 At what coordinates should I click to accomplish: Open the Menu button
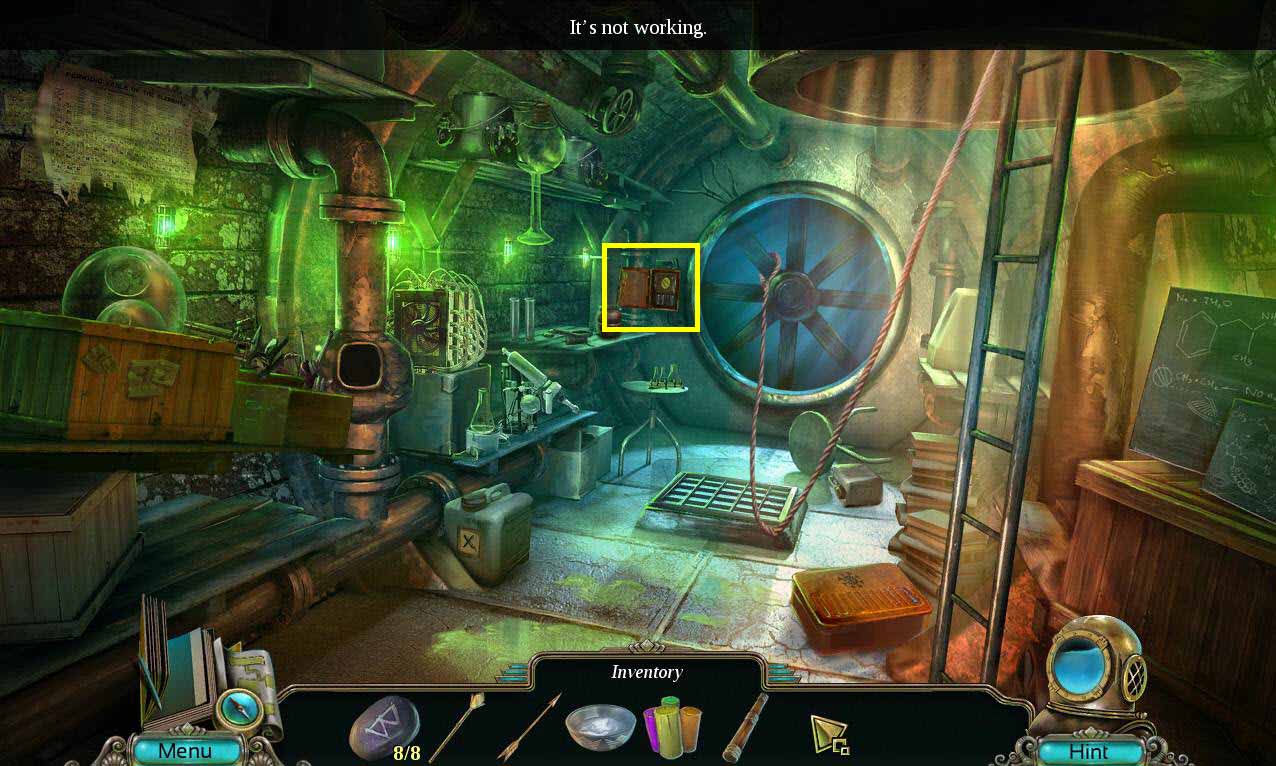[x=186, y=750]
